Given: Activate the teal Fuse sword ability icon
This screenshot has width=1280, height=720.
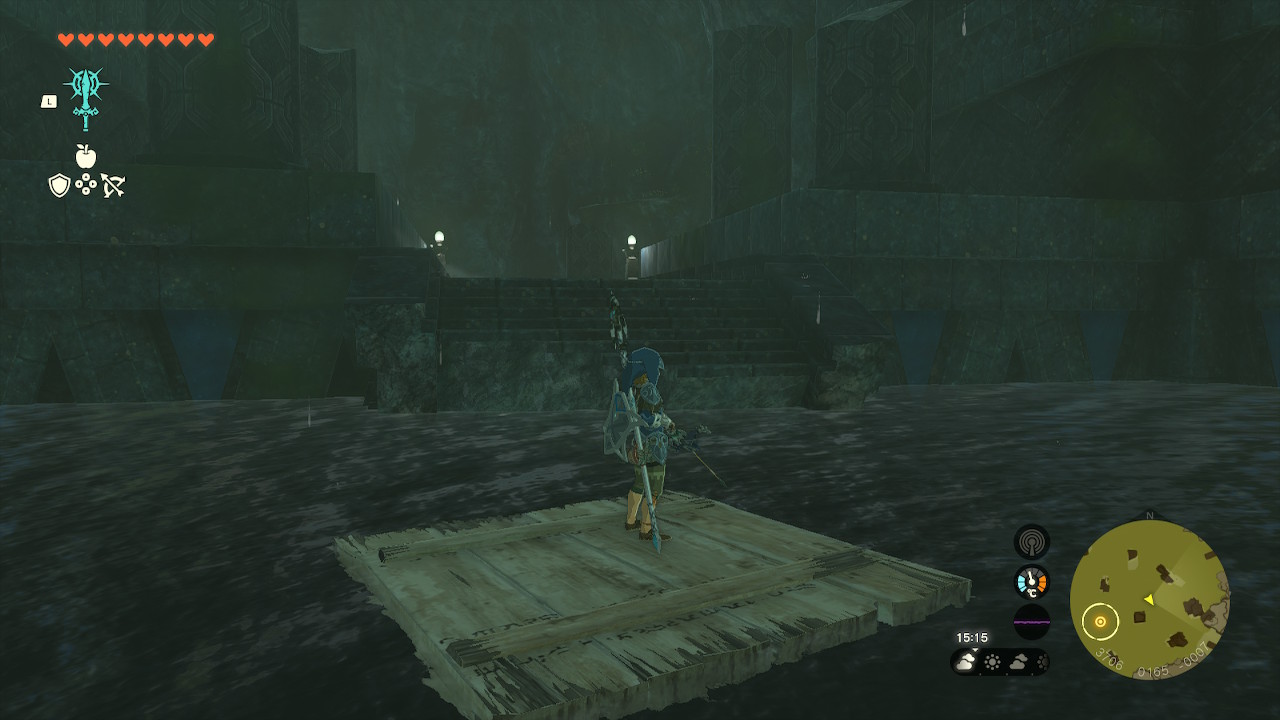Looking at the screenshot, I should [86, 97].
